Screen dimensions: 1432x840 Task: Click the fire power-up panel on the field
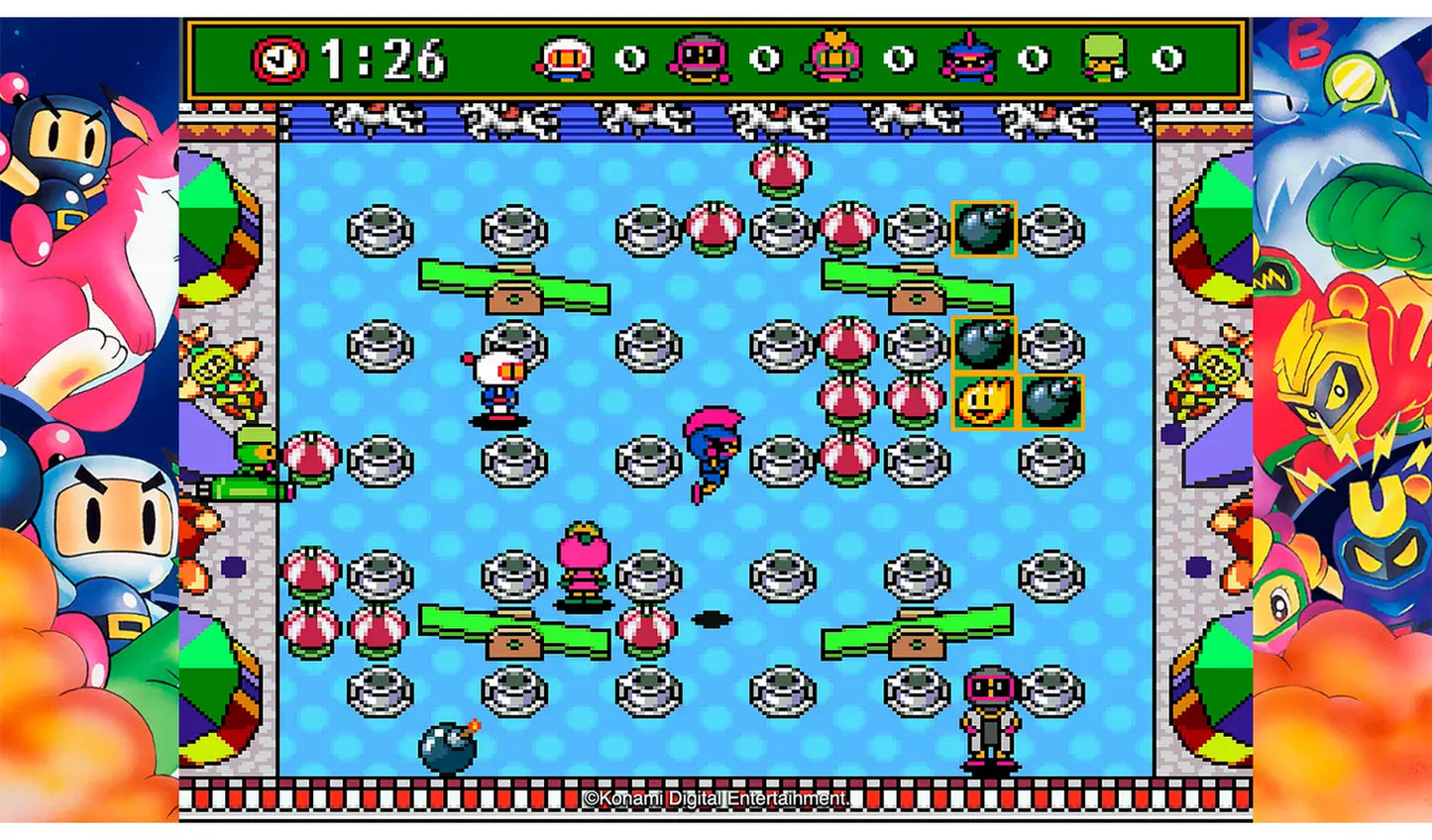983,400
